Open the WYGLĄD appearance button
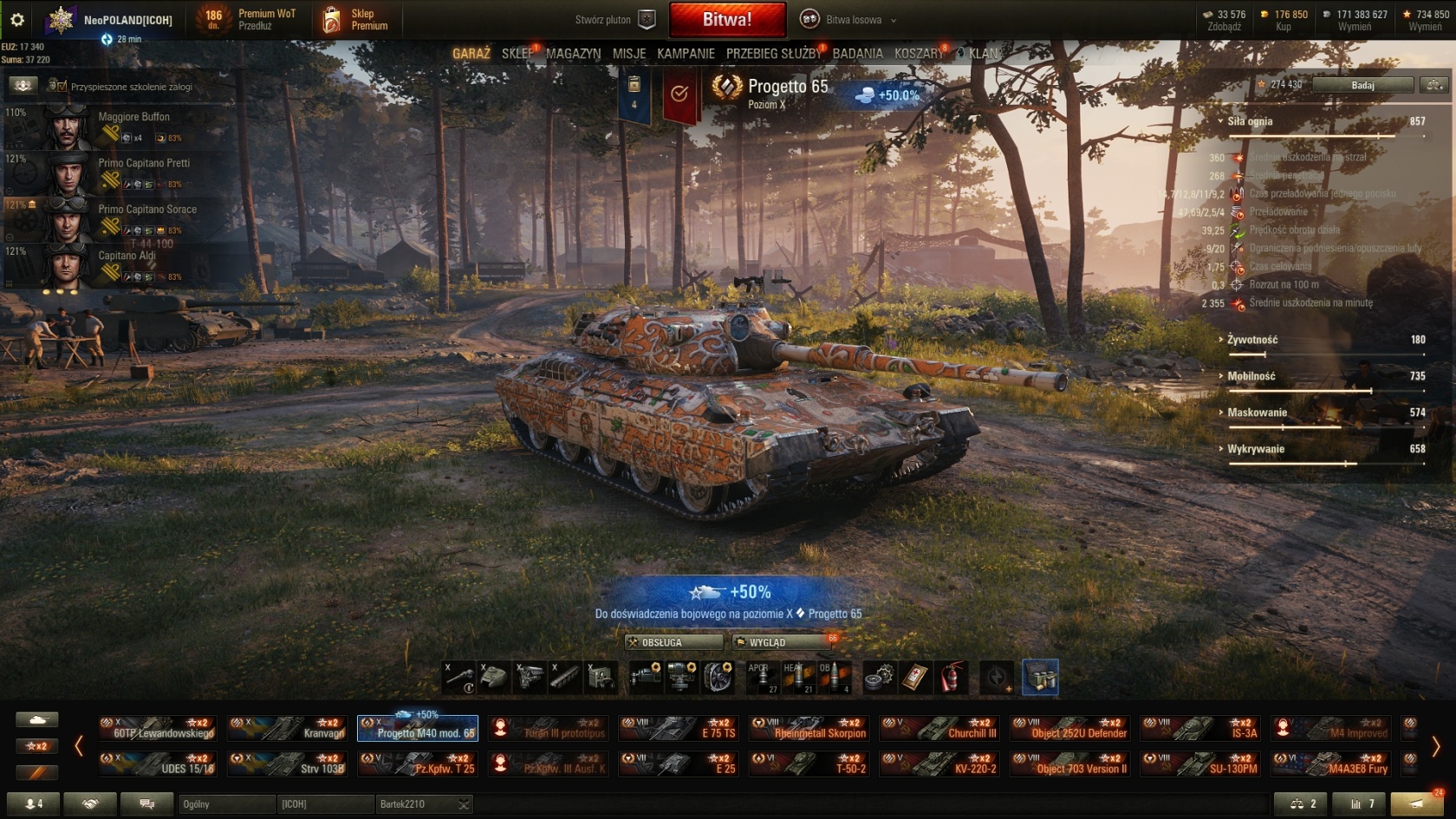 (x=783, y=642)
